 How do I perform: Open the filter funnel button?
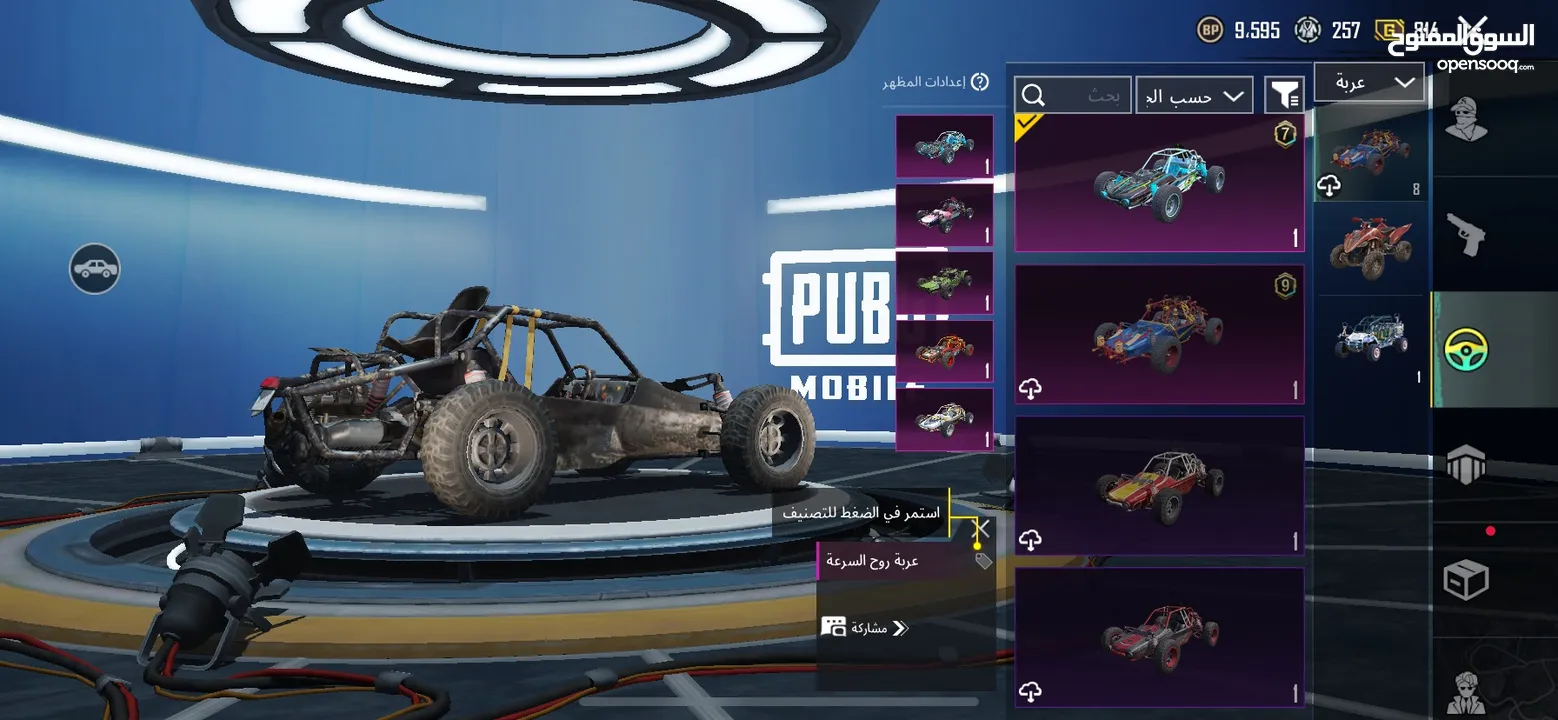[1284, 95]
